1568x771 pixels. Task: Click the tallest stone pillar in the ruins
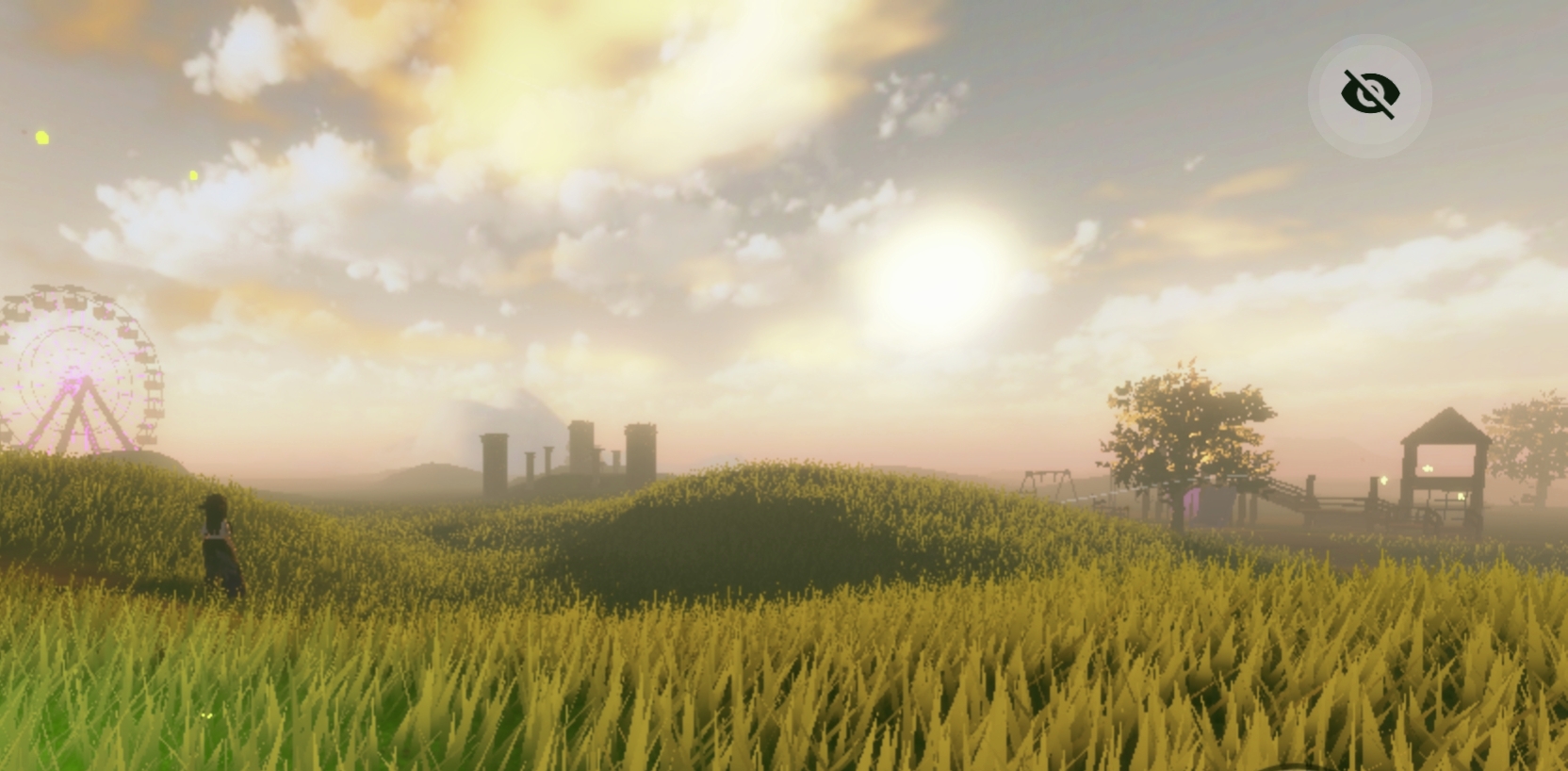pos(581,443)
